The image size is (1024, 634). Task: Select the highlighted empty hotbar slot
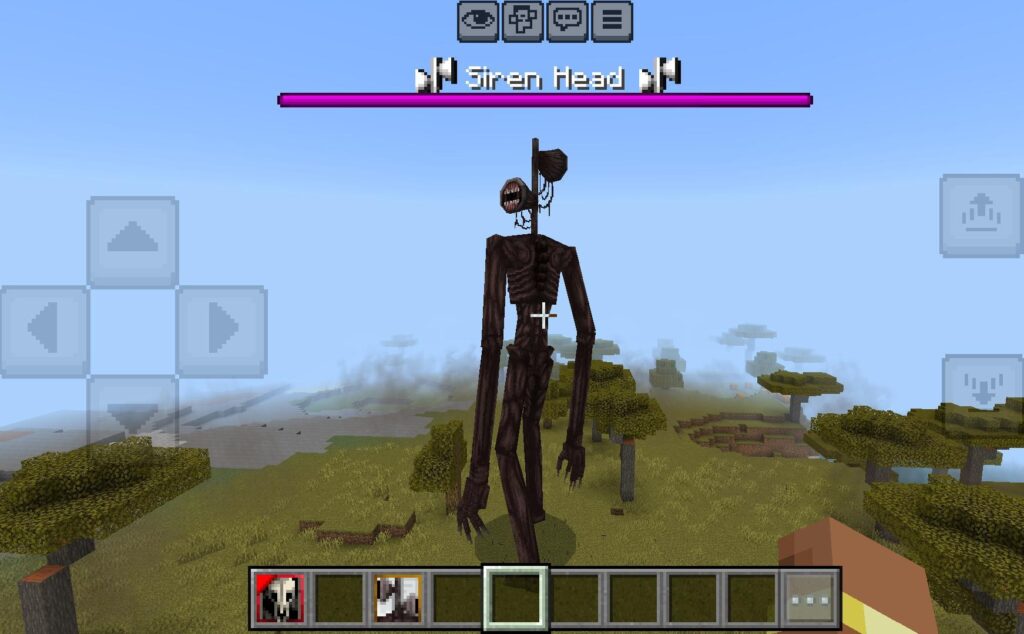[x=516, y=598]
